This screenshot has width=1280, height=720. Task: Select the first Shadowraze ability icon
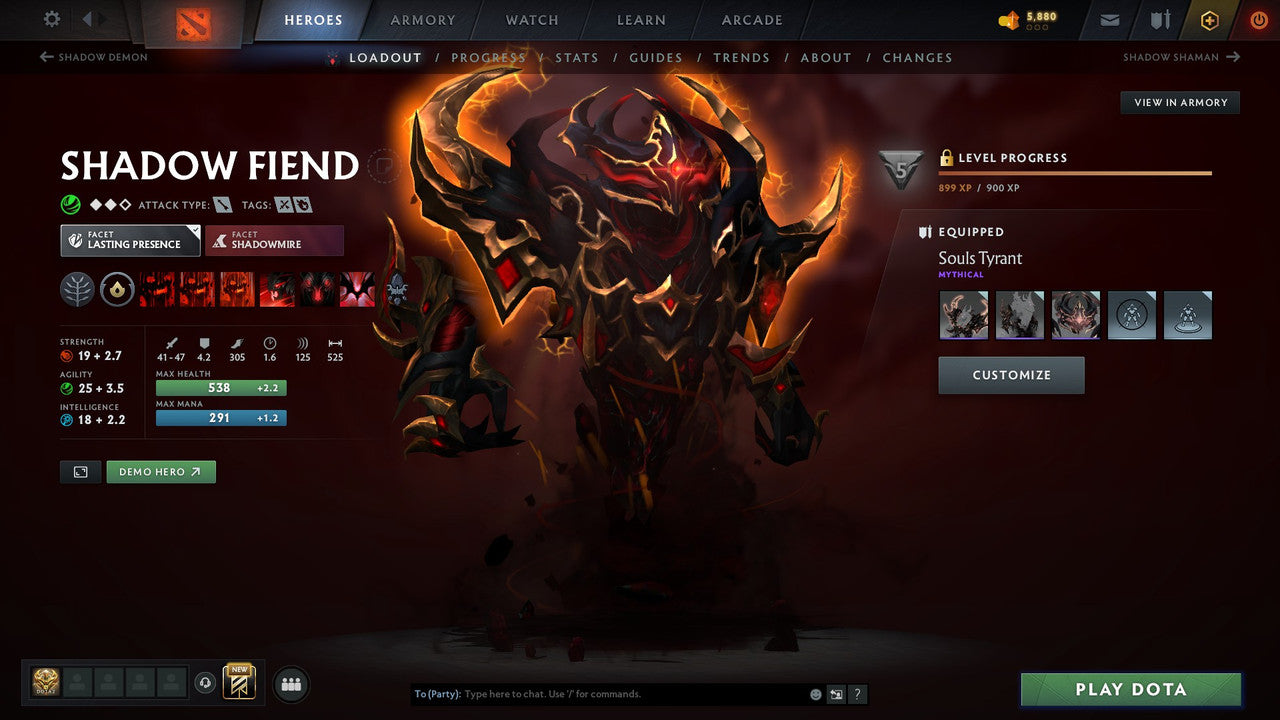(156, 290)
